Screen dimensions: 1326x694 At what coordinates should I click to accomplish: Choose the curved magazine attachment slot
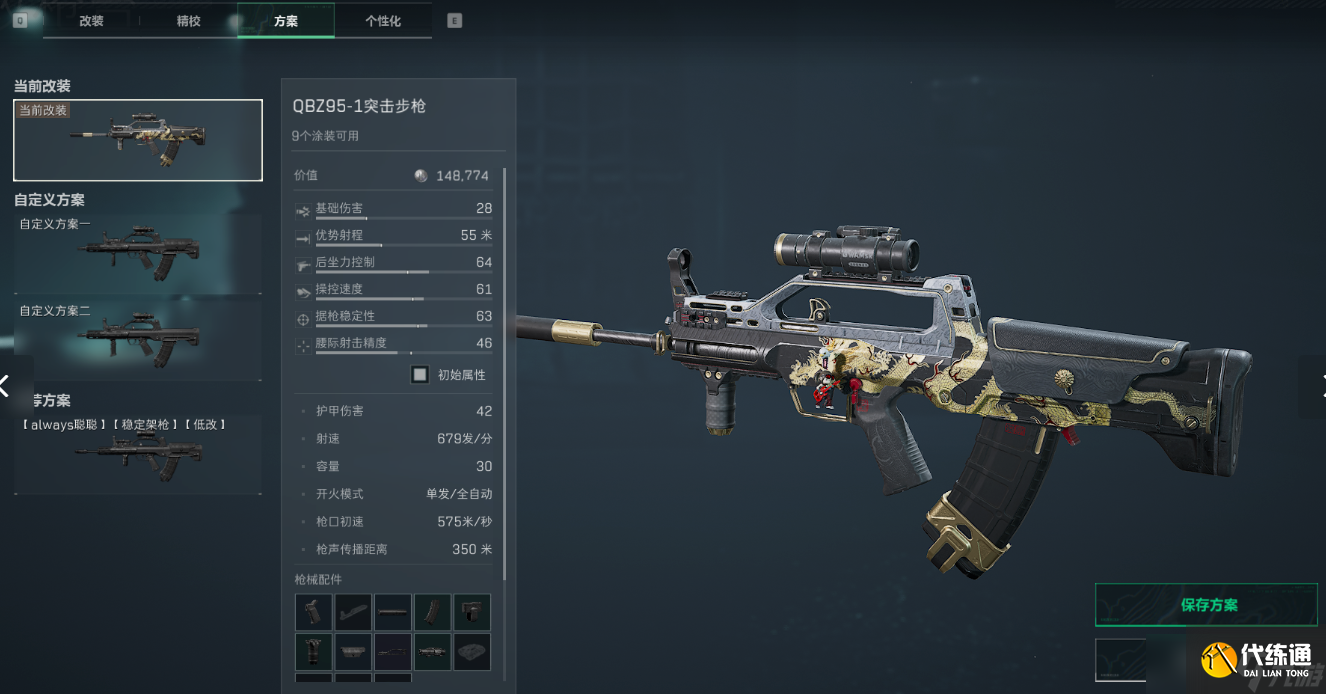(x=433, y=612)
